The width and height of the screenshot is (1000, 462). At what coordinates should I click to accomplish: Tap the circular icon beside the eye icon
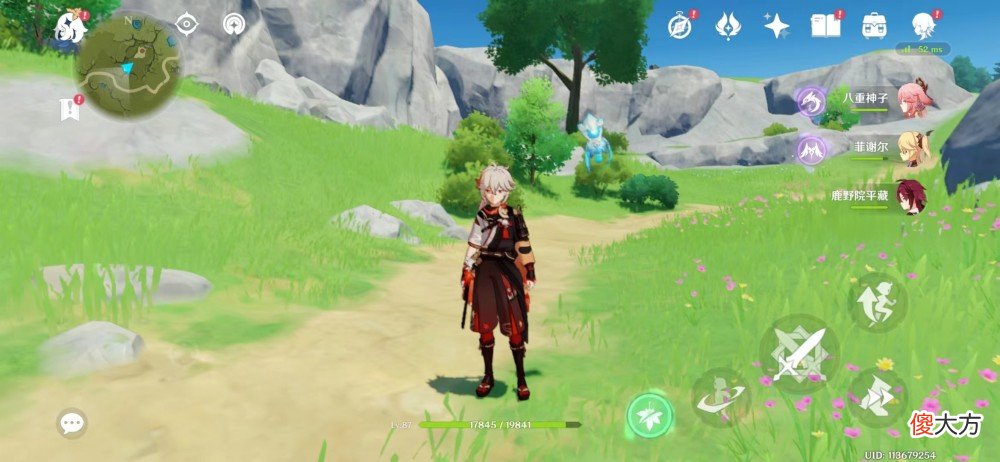point(234,24)
